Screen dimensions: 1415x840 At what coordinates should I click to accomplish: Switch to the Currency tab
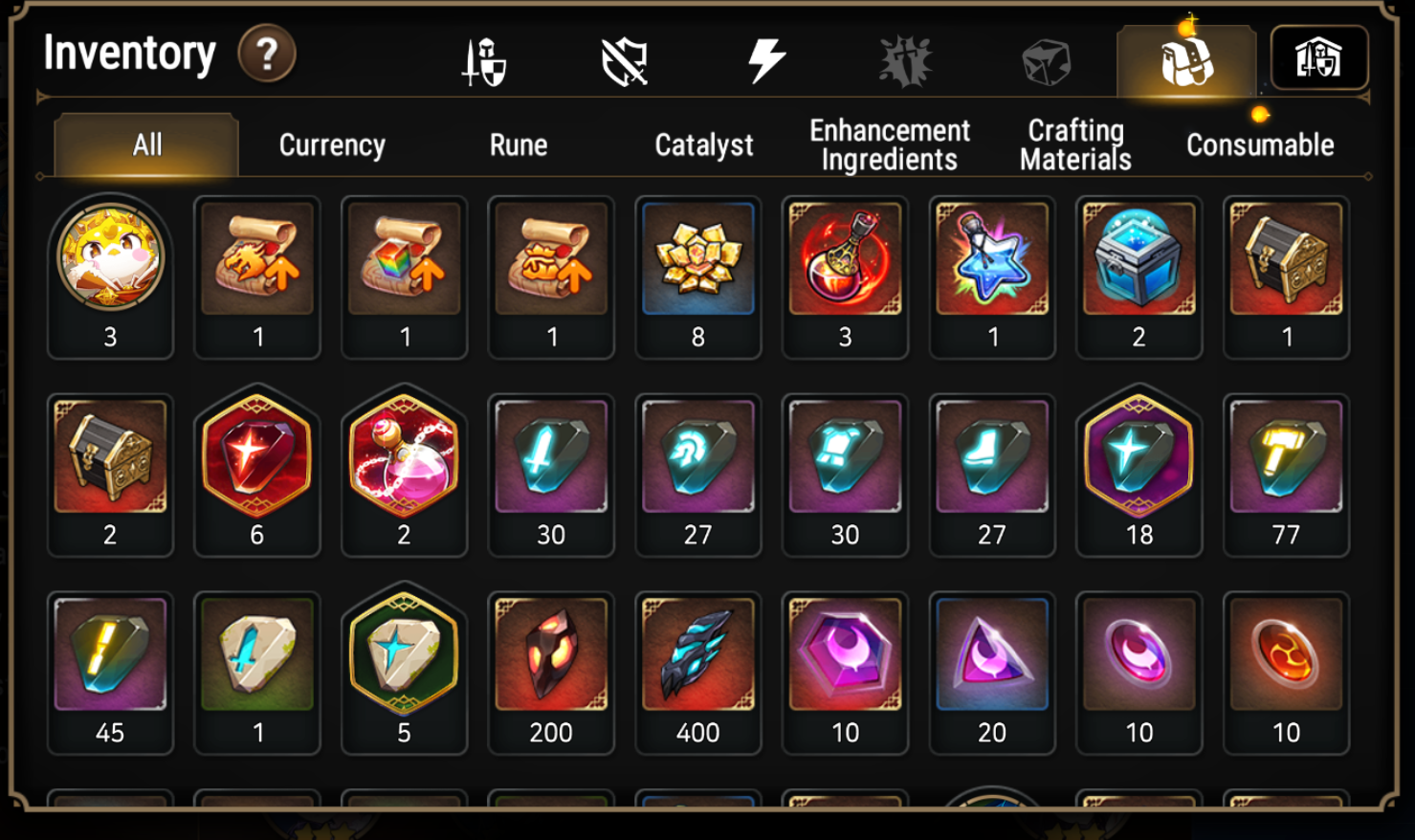click(x=330, y=145)
